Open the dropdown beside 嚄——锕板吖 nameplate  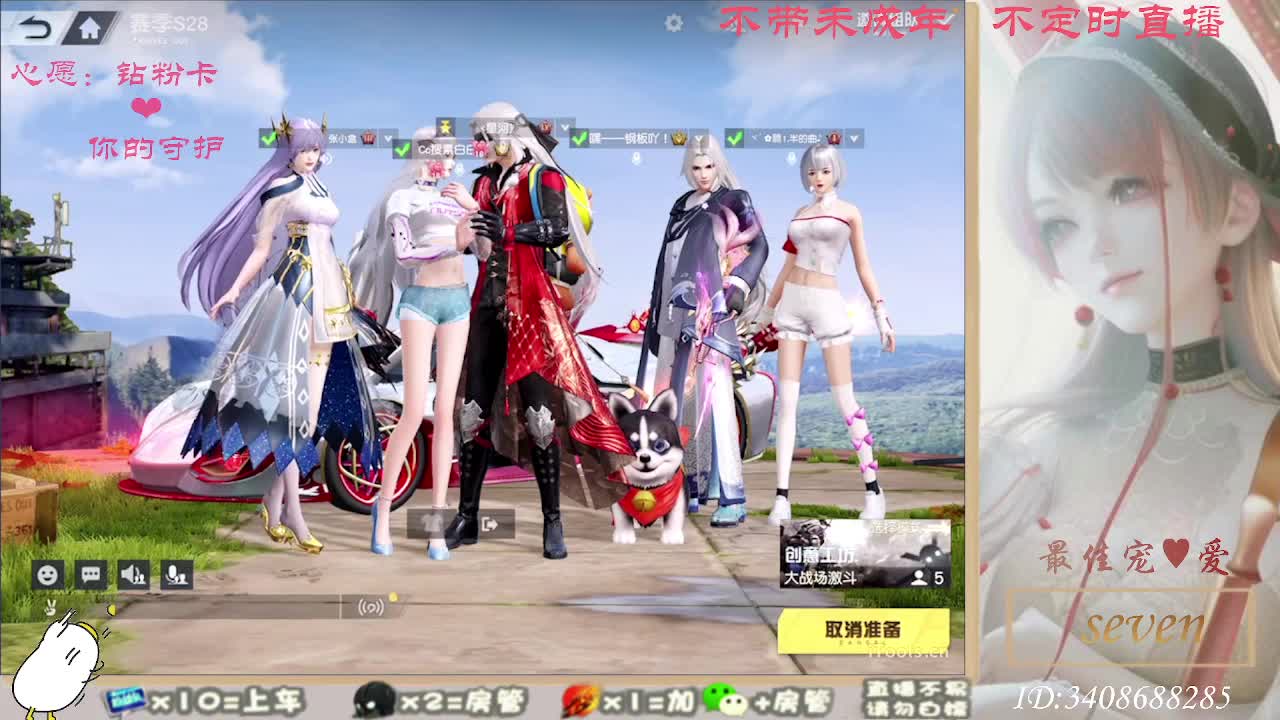point(697,138)
